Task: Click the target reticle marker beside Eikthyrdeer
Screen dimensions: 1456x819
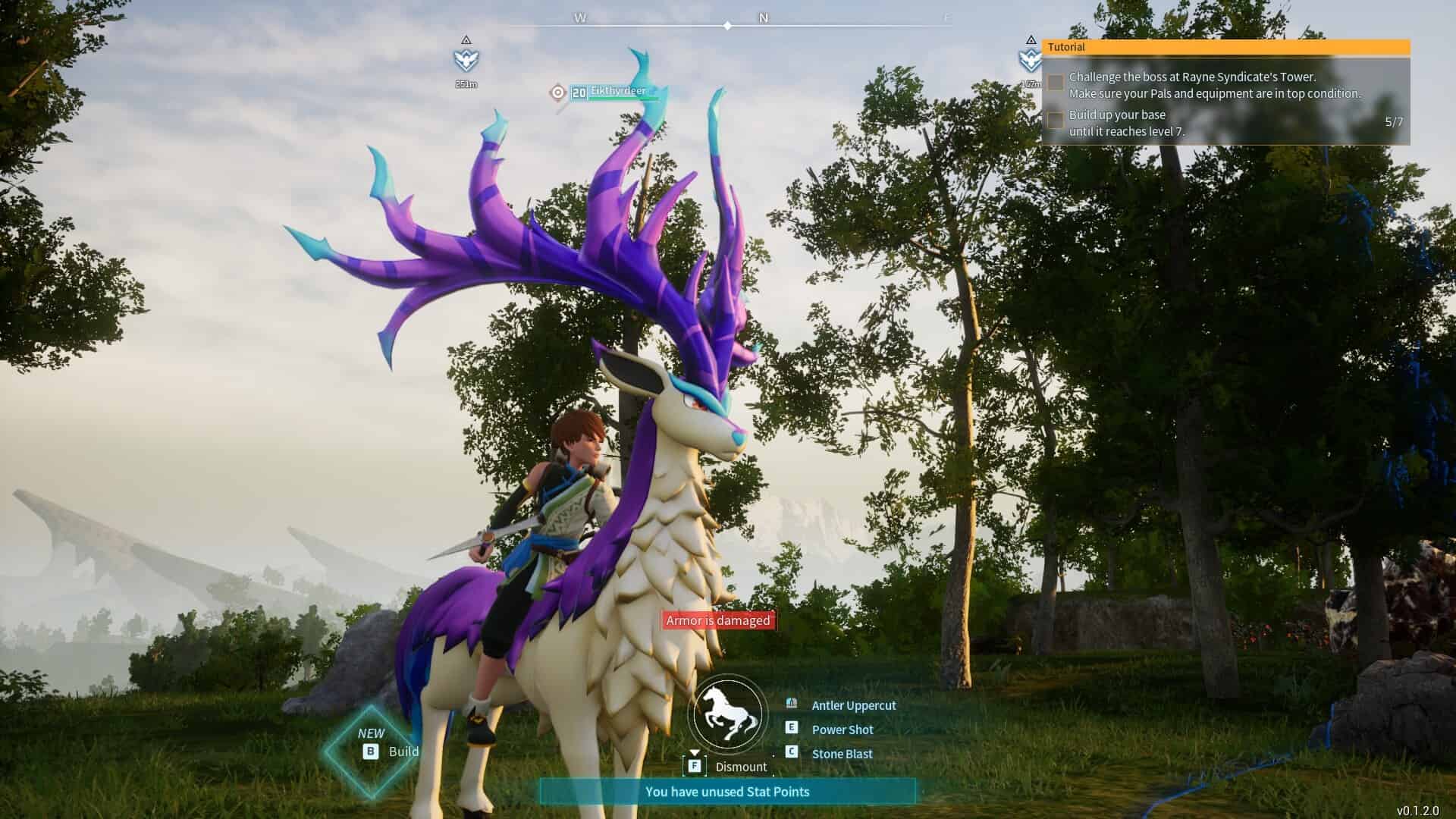Action: [557, 92]
